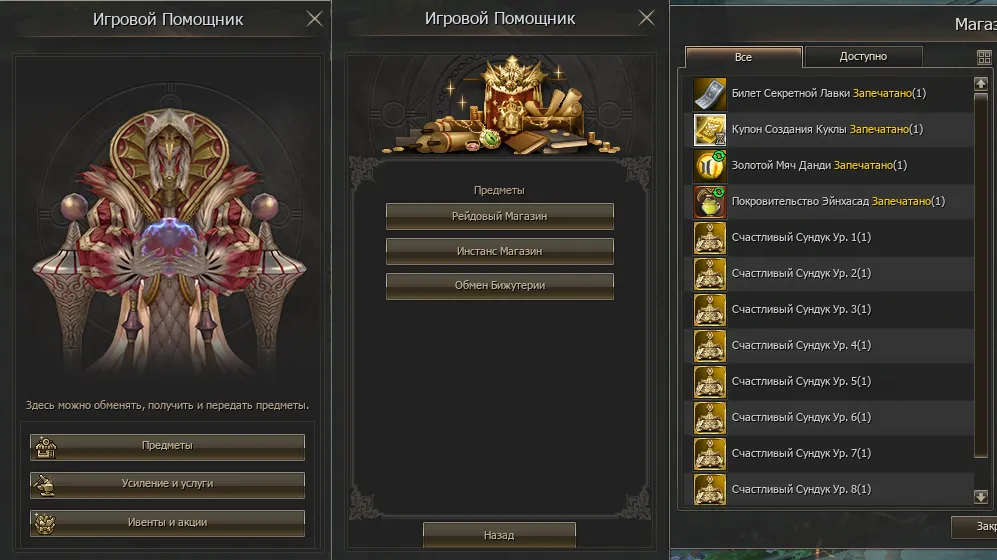
Task: Select Обмен Бижутерии button
Action: coord(499,286)
